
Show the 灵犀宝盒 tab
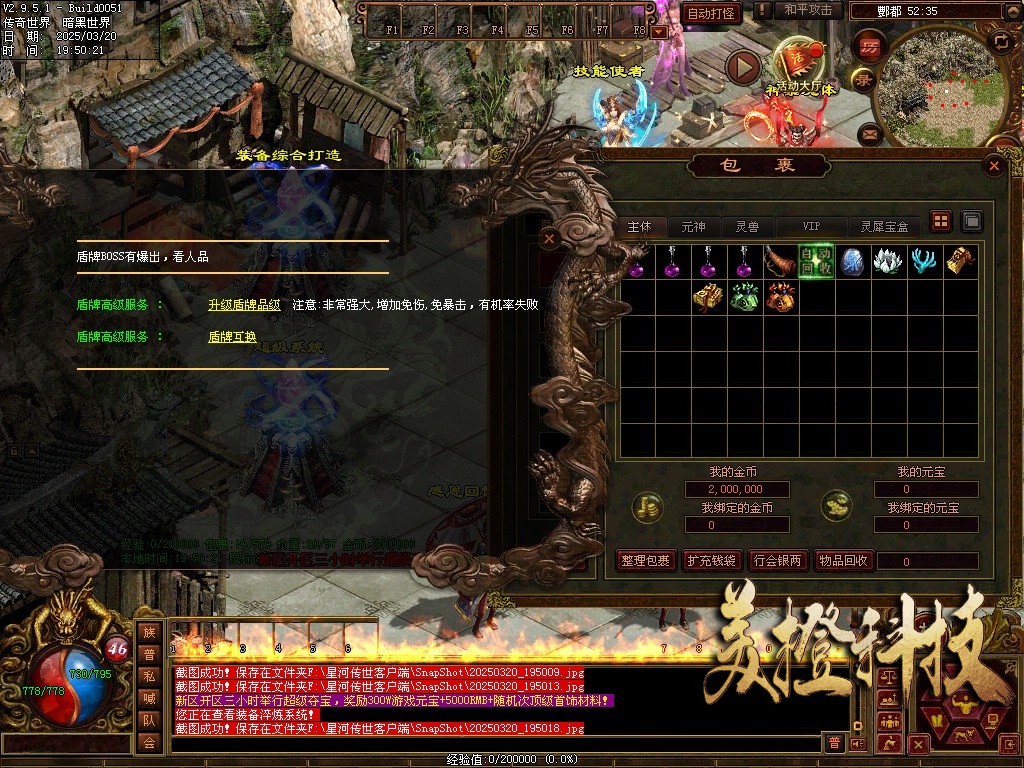click(x=884, y=227)
